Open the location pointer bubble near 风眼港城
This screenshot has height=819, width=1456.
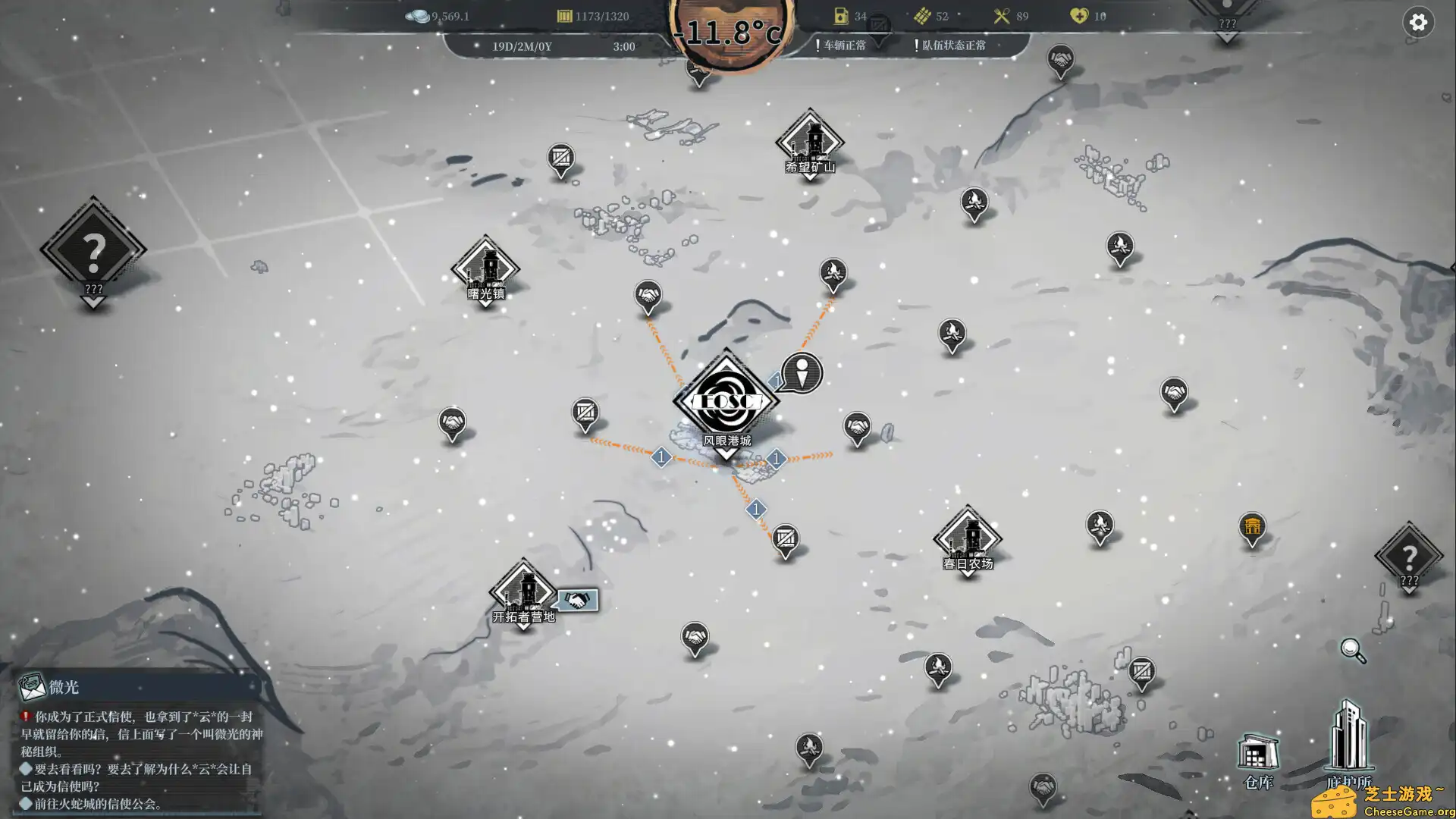point(802,373)
